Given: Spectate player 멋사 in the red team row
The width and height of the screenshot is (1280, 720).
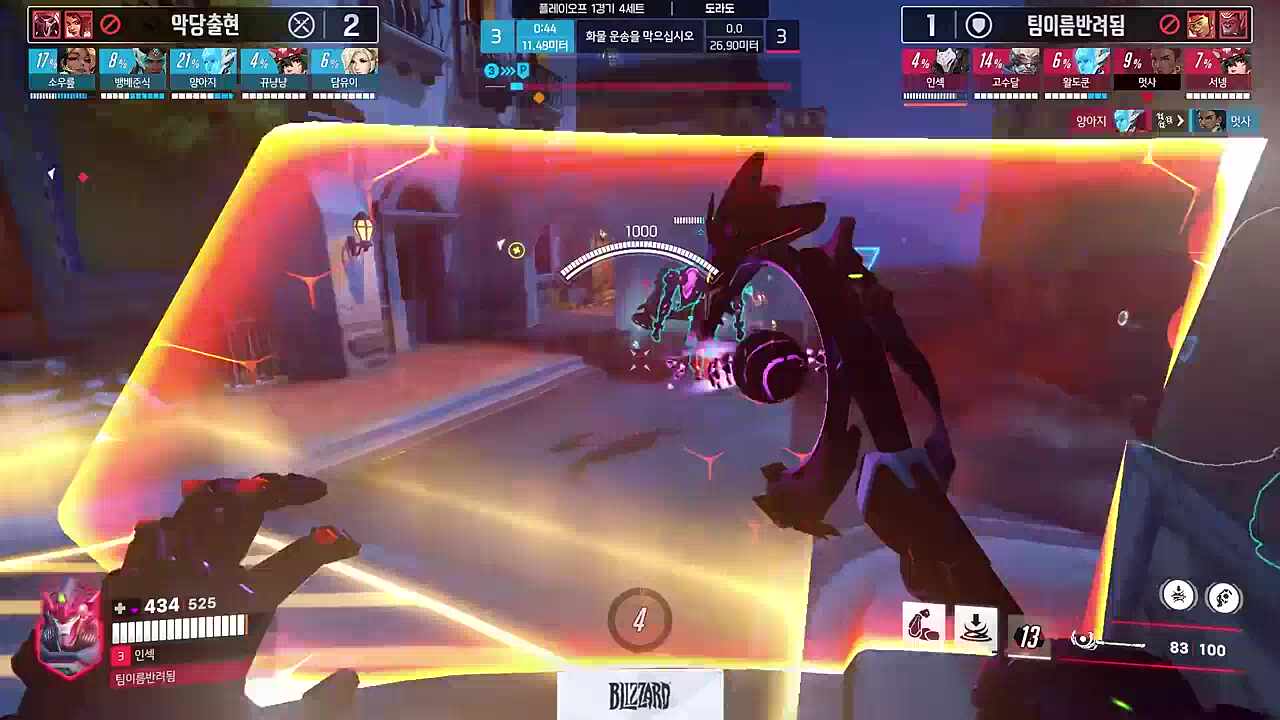Looking at the screenshot, I should 1147,72.
